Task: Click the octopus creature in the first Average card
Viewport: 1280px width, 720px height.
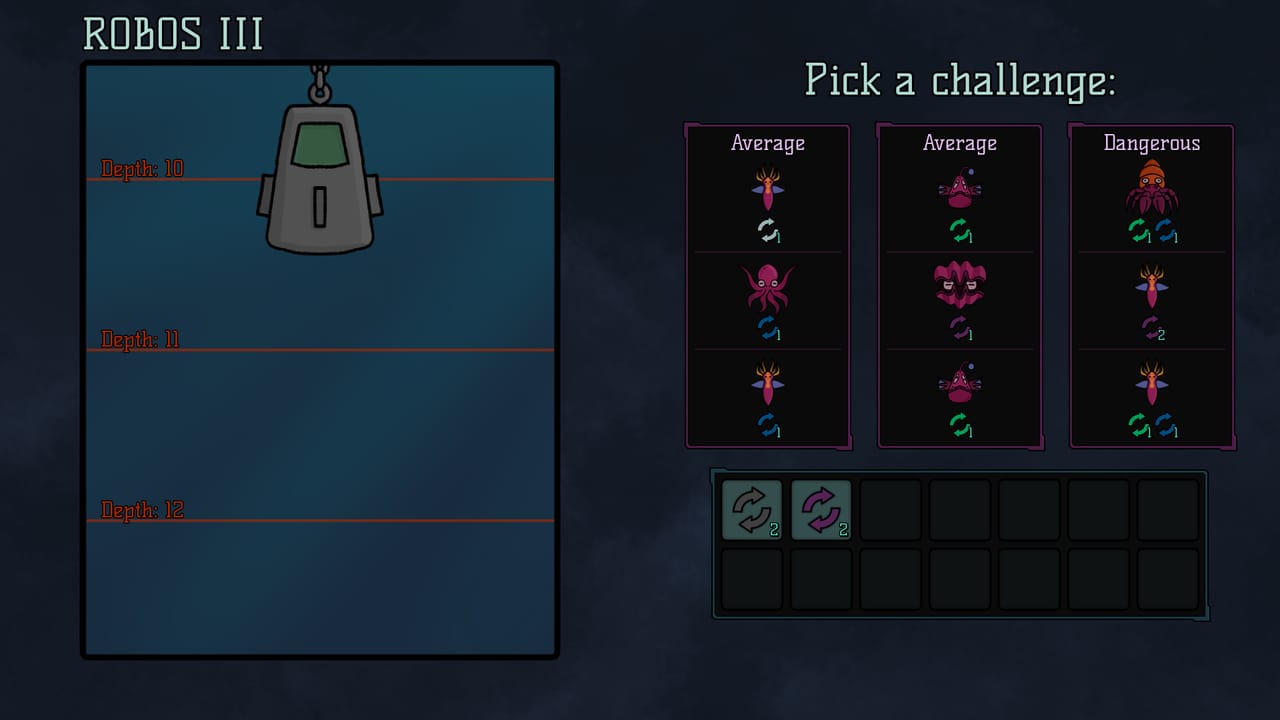Action: tap(768, 290)
